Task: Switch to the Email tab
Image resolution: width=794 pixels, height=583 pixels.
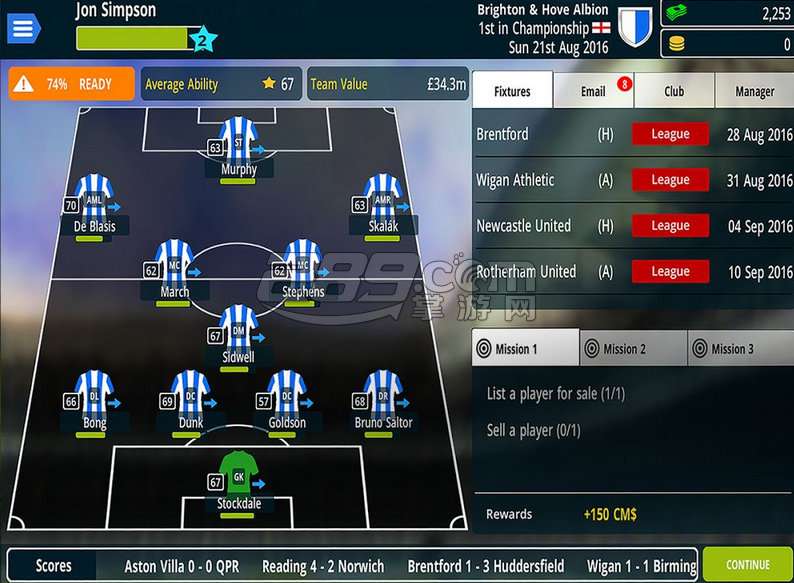Action: coord(594,91)
